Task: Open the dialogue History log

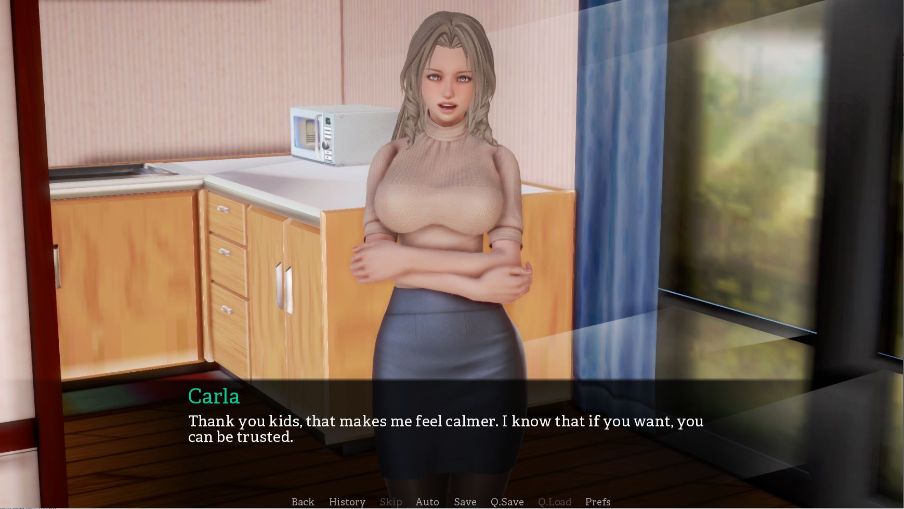Action: tap(347, 502)
